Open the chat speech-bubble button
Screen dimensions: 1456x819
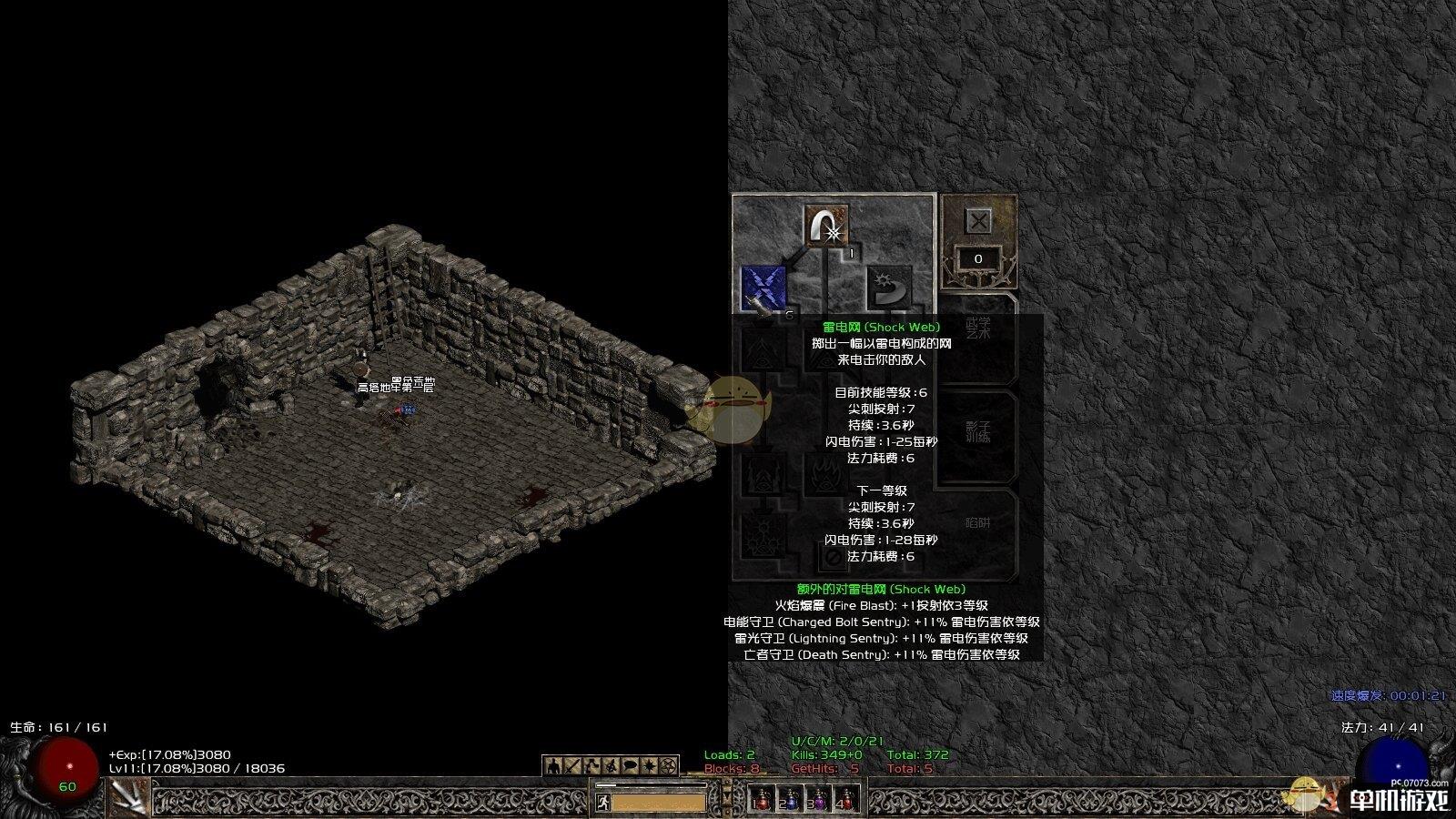coord(630,766)
